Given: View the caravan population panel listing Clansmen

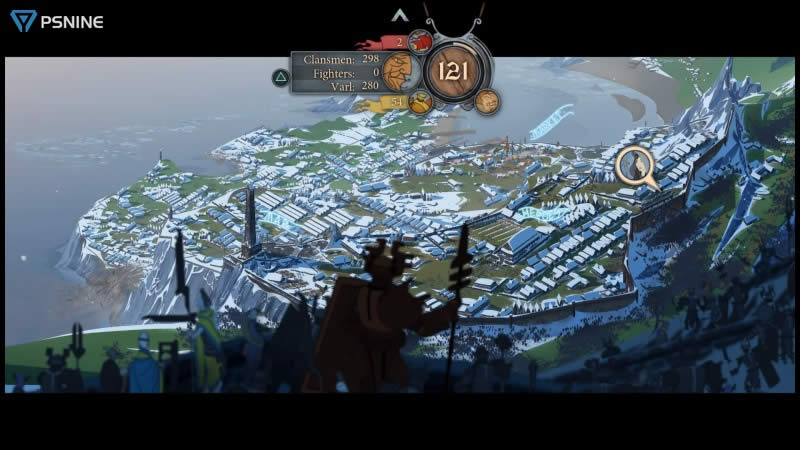Looking at the screenshot, I should pyautogui.click(x=336, y=72).
